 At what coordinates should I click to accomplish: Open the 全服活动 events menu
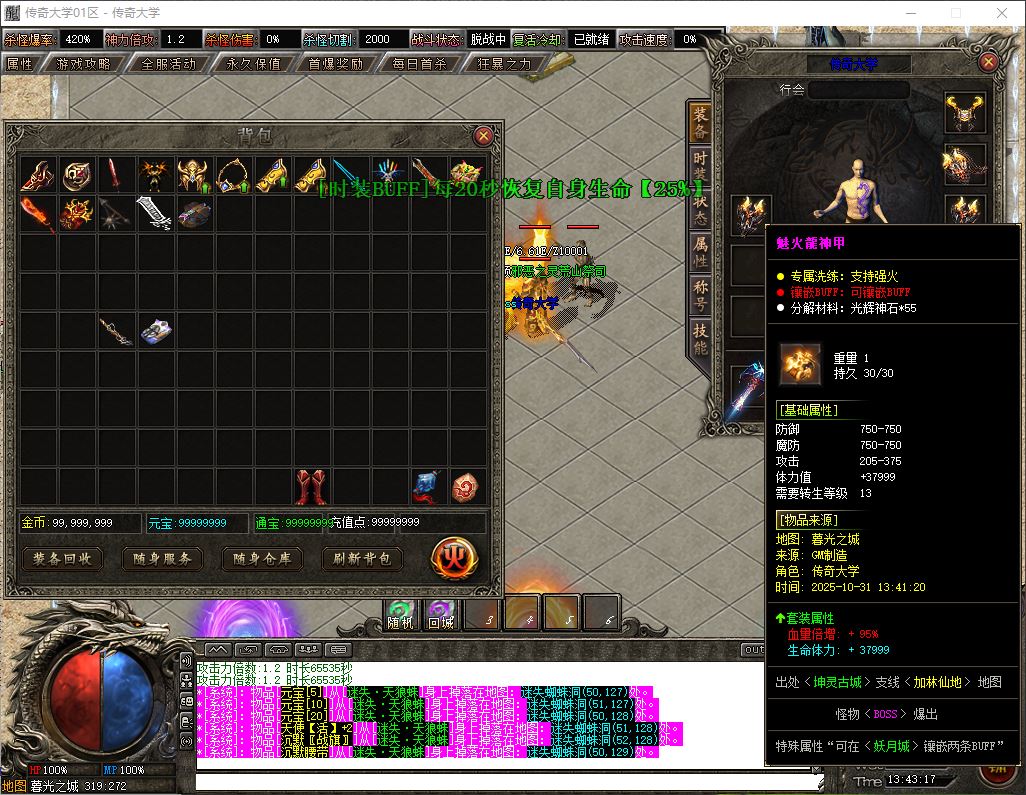(168, 63)
